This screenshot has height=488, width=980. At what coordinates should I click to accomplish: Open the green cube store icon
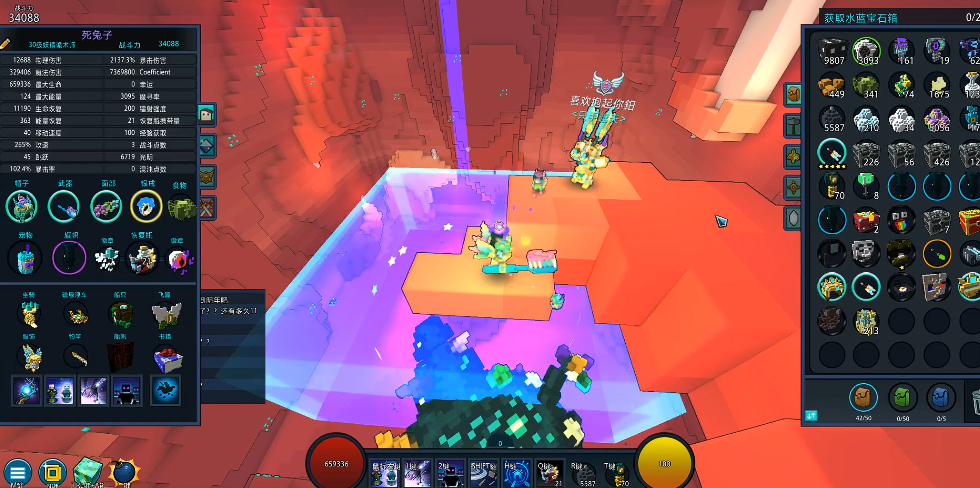point(87,471)
